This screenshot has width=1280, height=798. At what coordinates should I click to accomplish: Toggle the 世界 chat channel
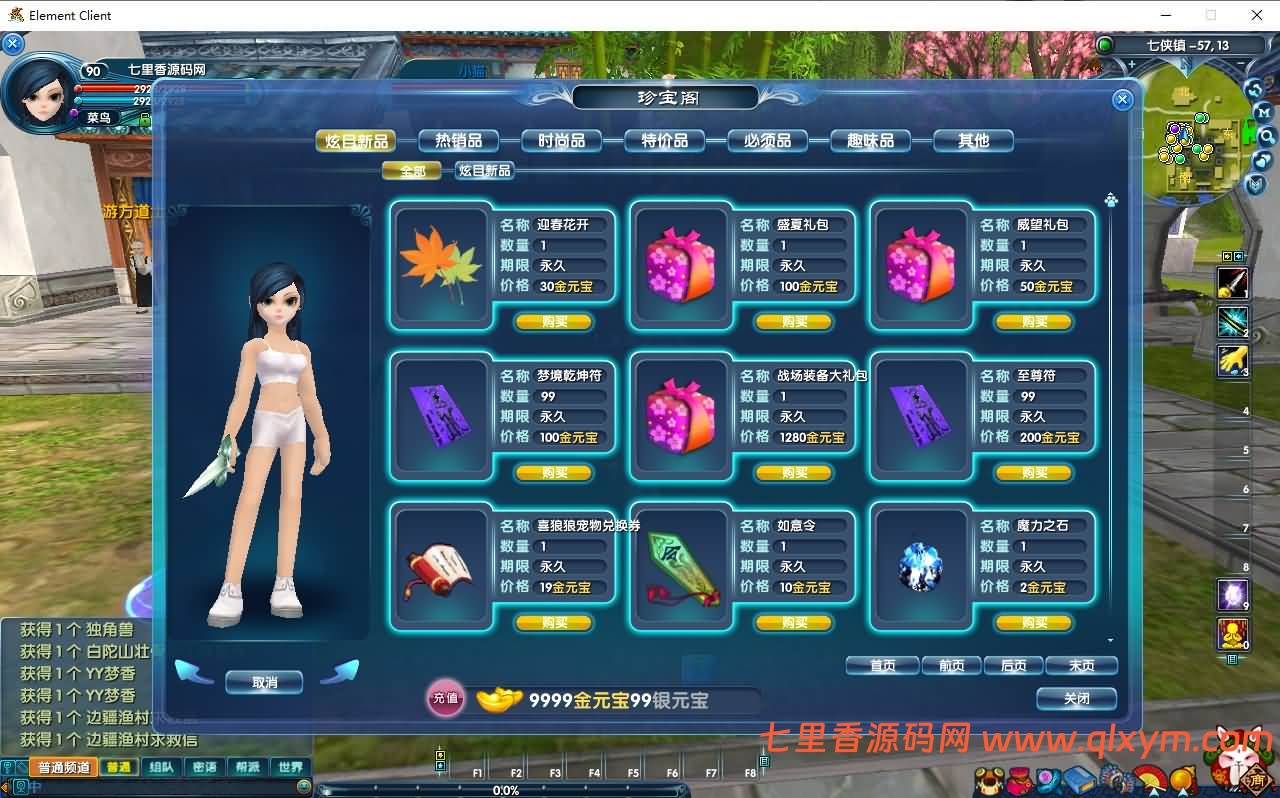point(289,767)
